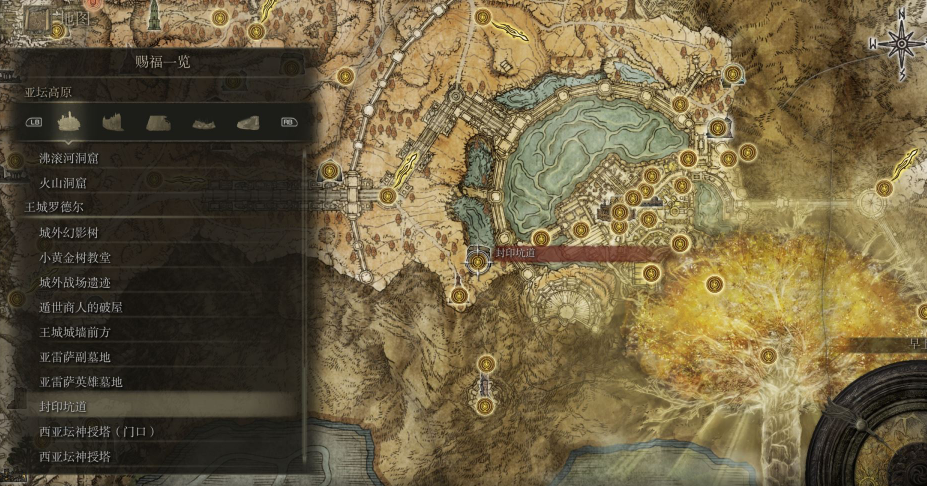Choose the 火山洞窟 grace entry
Image resolution: width=927 pixels, height=486 pixels.
tap(62, 183)
